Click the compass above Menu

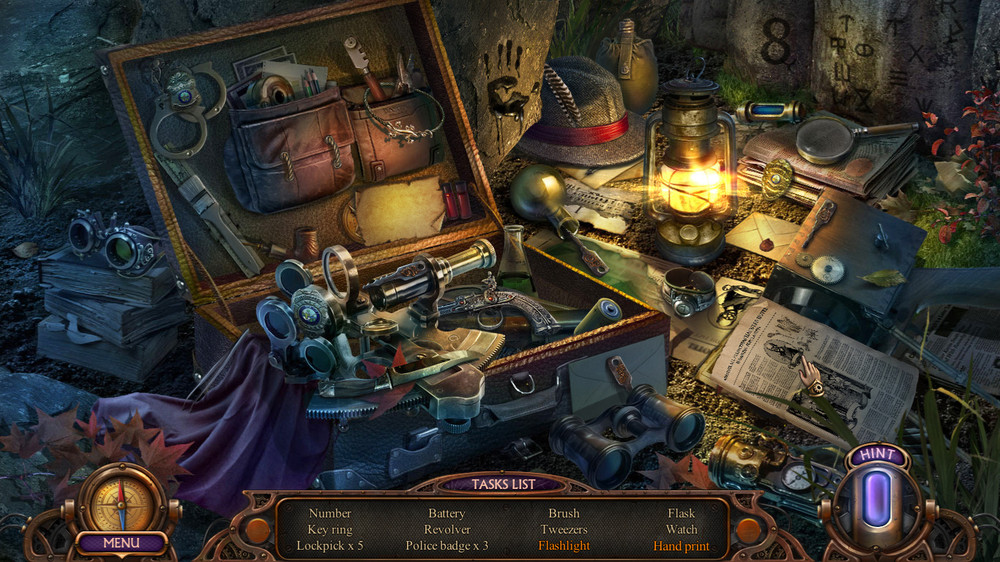click(121, 499)
